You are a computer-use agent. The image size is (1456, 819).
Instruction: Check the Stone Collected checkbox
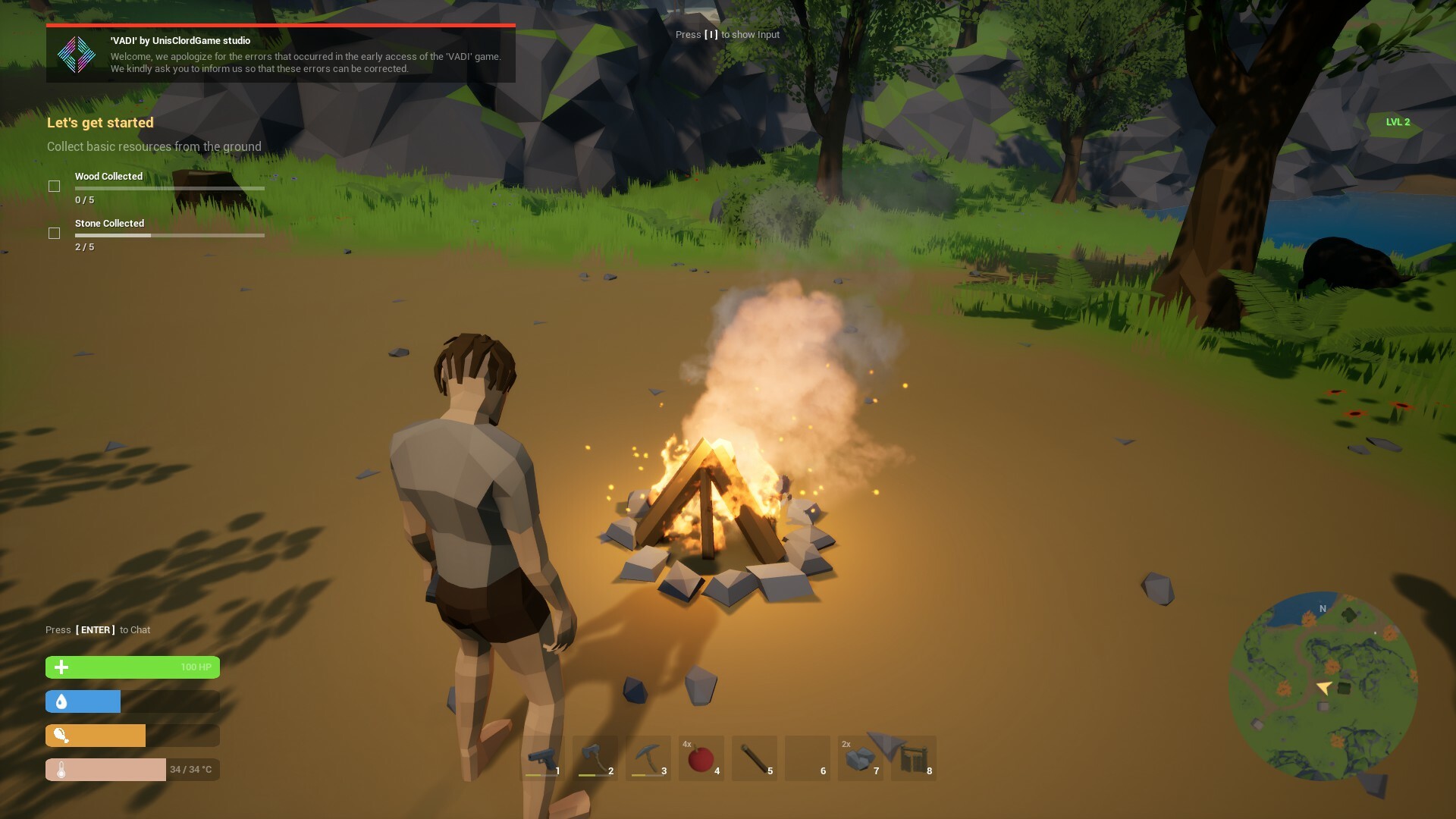(55, 233)
